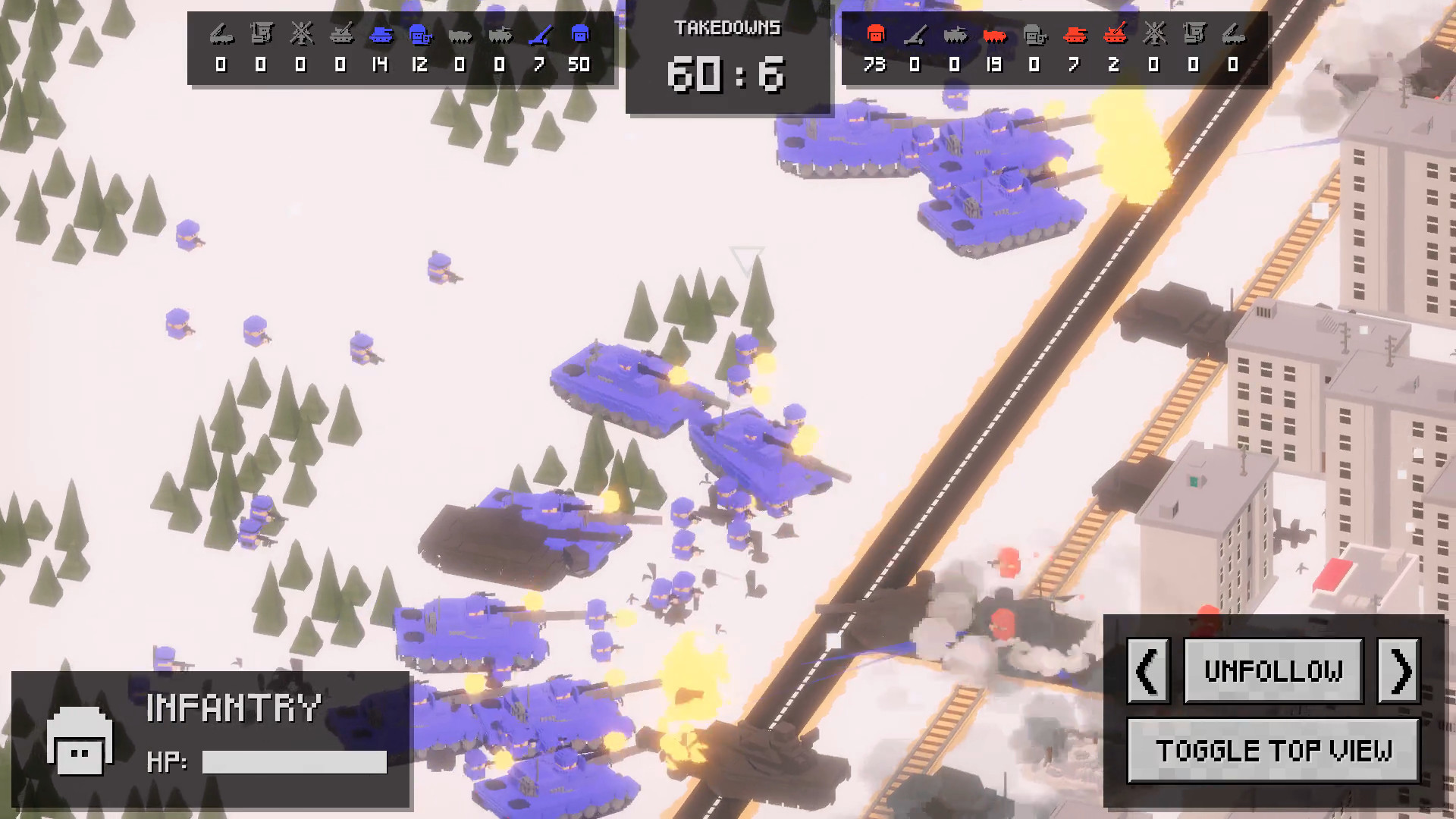This screenshot has width=1456, height=819.
Task: Click the left arrow to view previous unit
Action: point(1147,670)
